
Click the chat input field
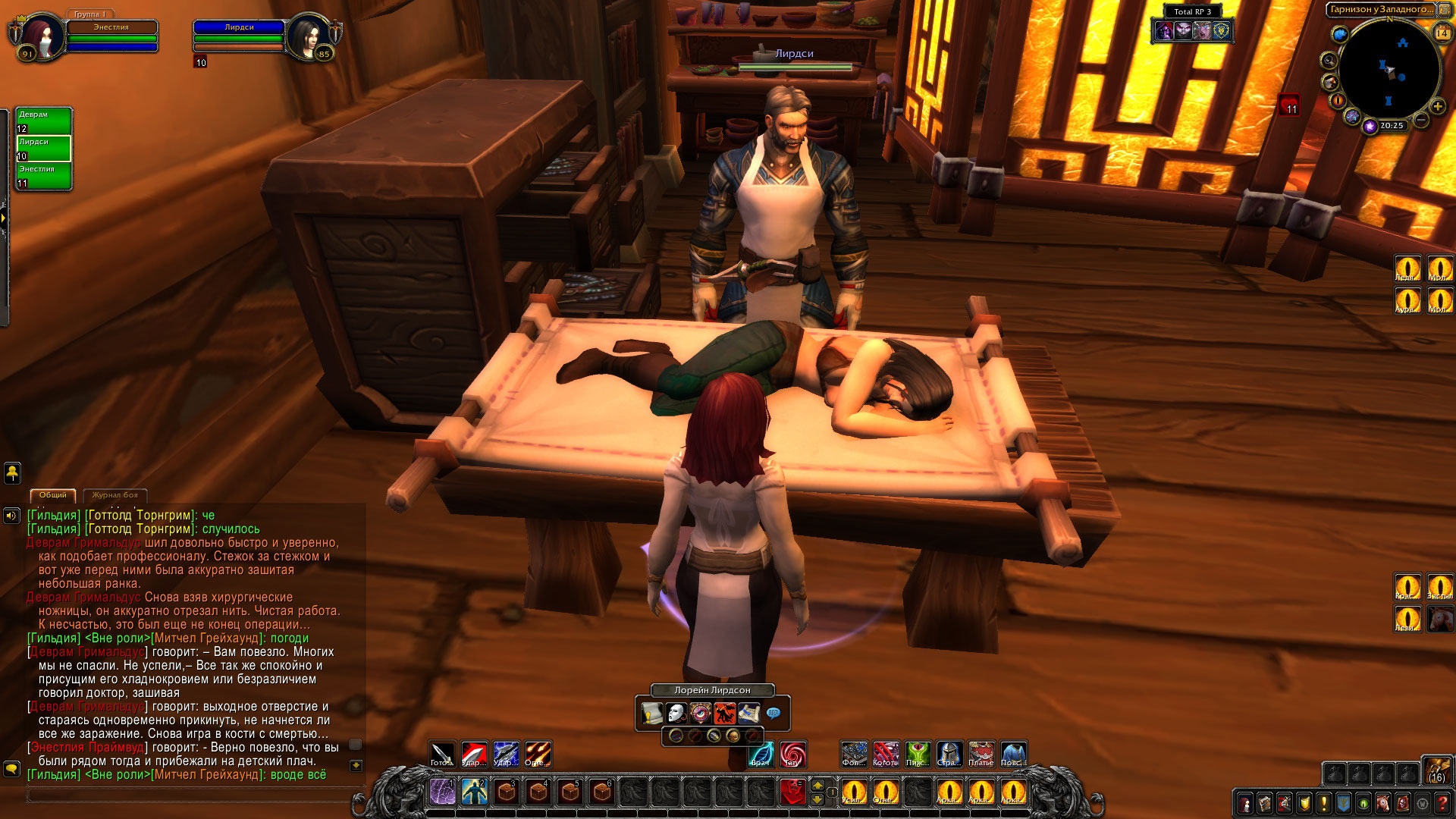[190, 795]
